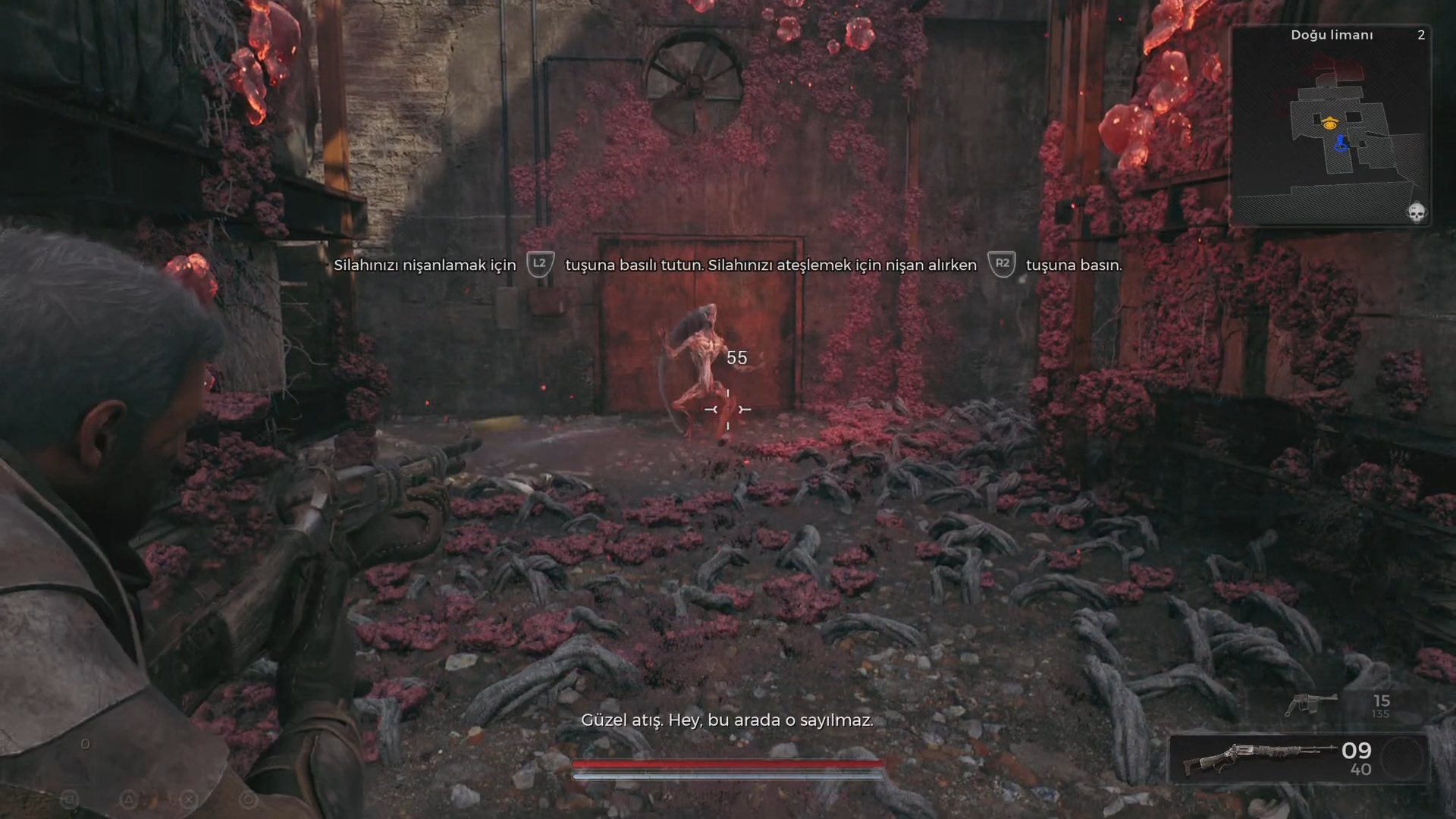Image resolution: width=1456 pixels, height=819 pixels.
Task: Click the skull icon on the minimap
Action: click(1416, 212)
